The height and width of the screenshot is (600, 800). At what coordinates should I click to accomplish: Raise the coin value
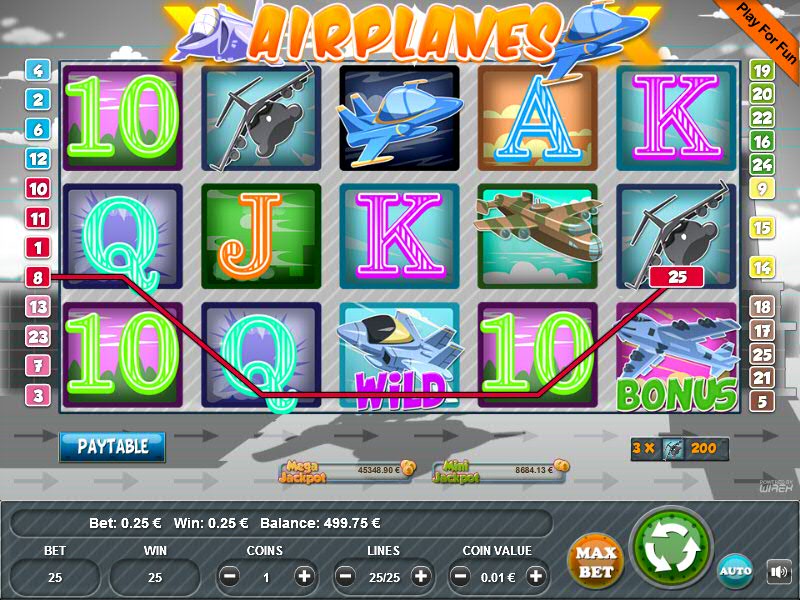coord(537,576)
